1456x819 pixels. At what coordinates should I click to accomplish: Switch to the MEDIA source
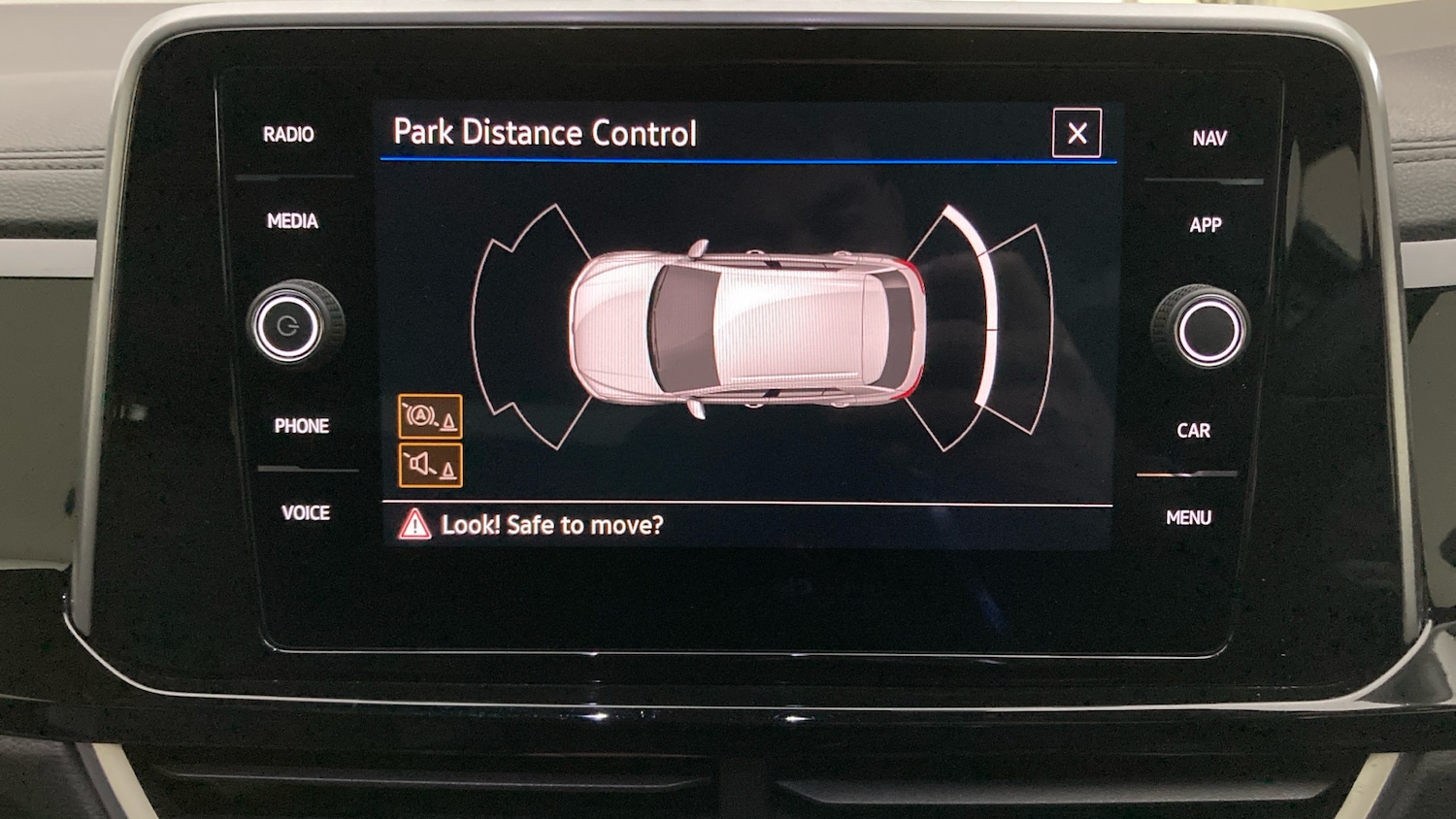pos(292,221)
